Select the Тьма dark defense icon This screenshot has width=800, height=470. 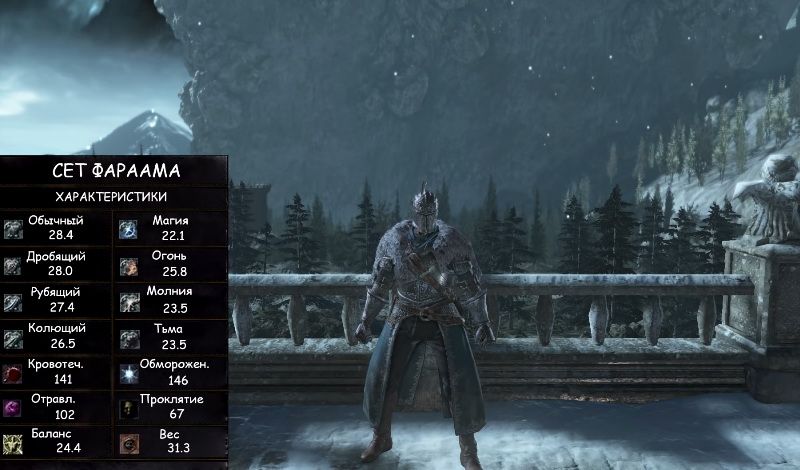pyautogui.click(x=129, y=337)
